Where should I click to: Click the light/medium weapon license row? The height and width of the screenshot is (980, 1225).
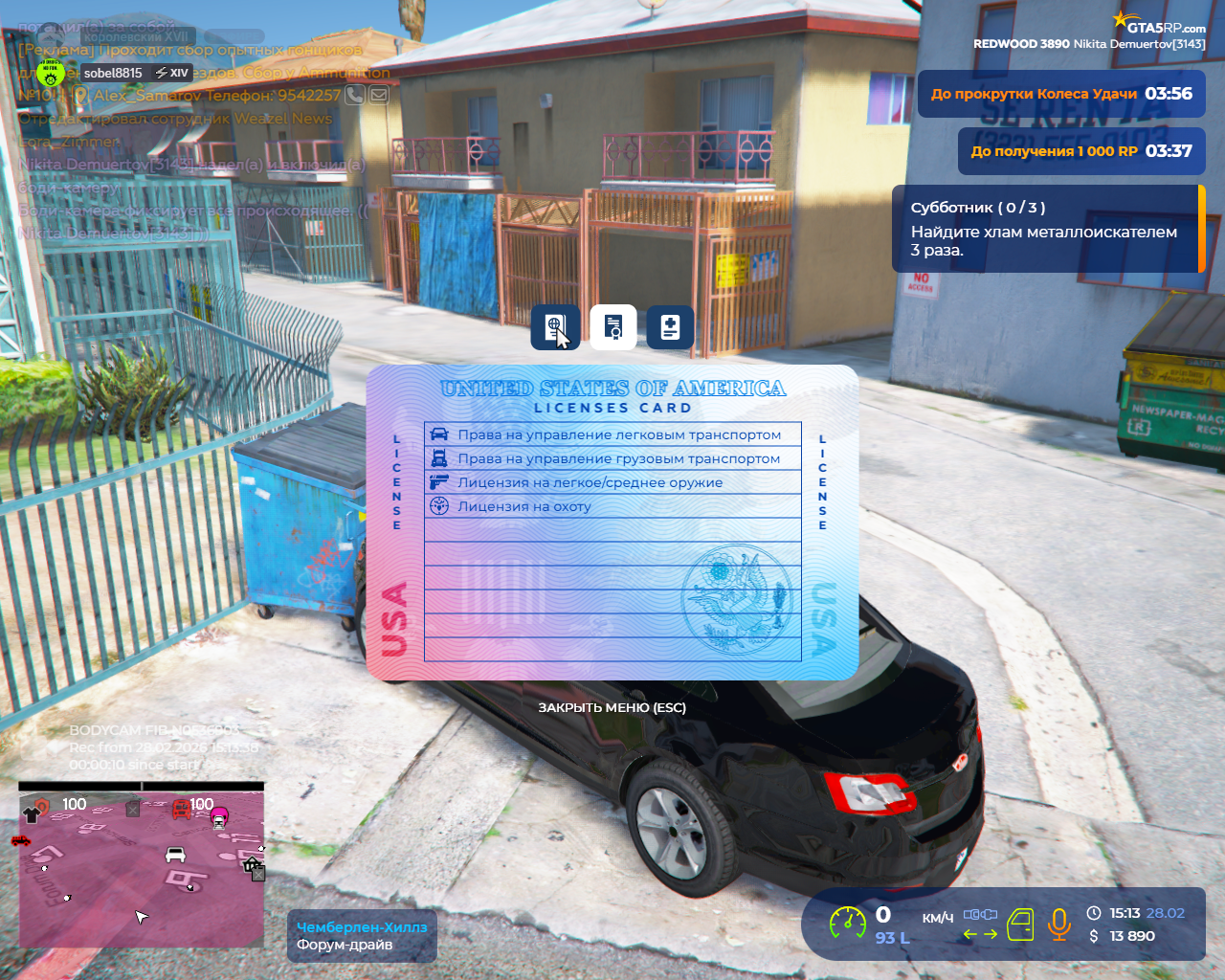click(612, 482)
